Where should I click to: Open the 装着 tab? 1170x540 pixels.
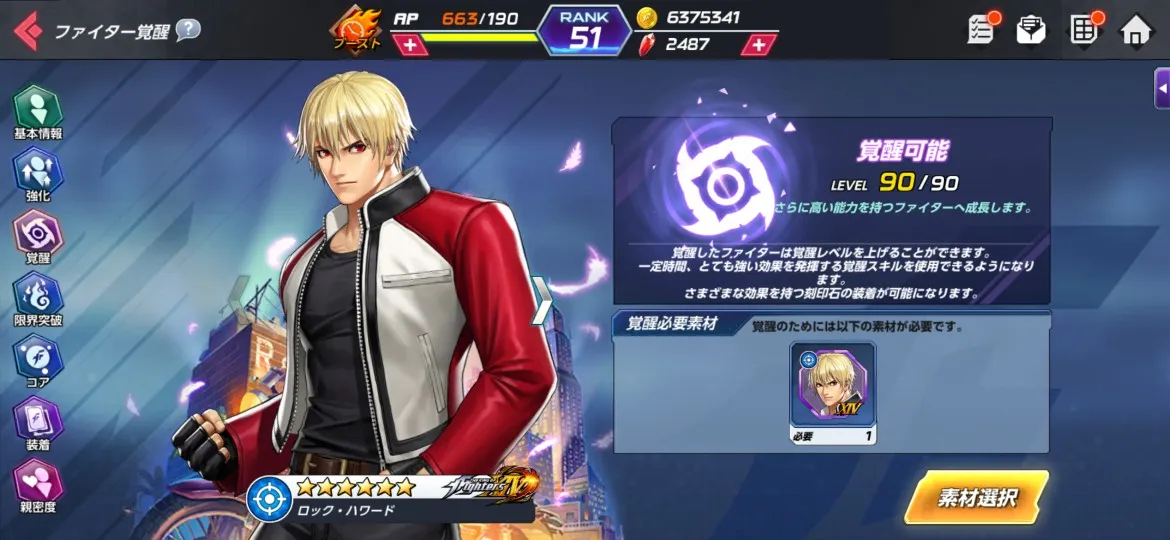pyautogui.click(x=38, y=423)
